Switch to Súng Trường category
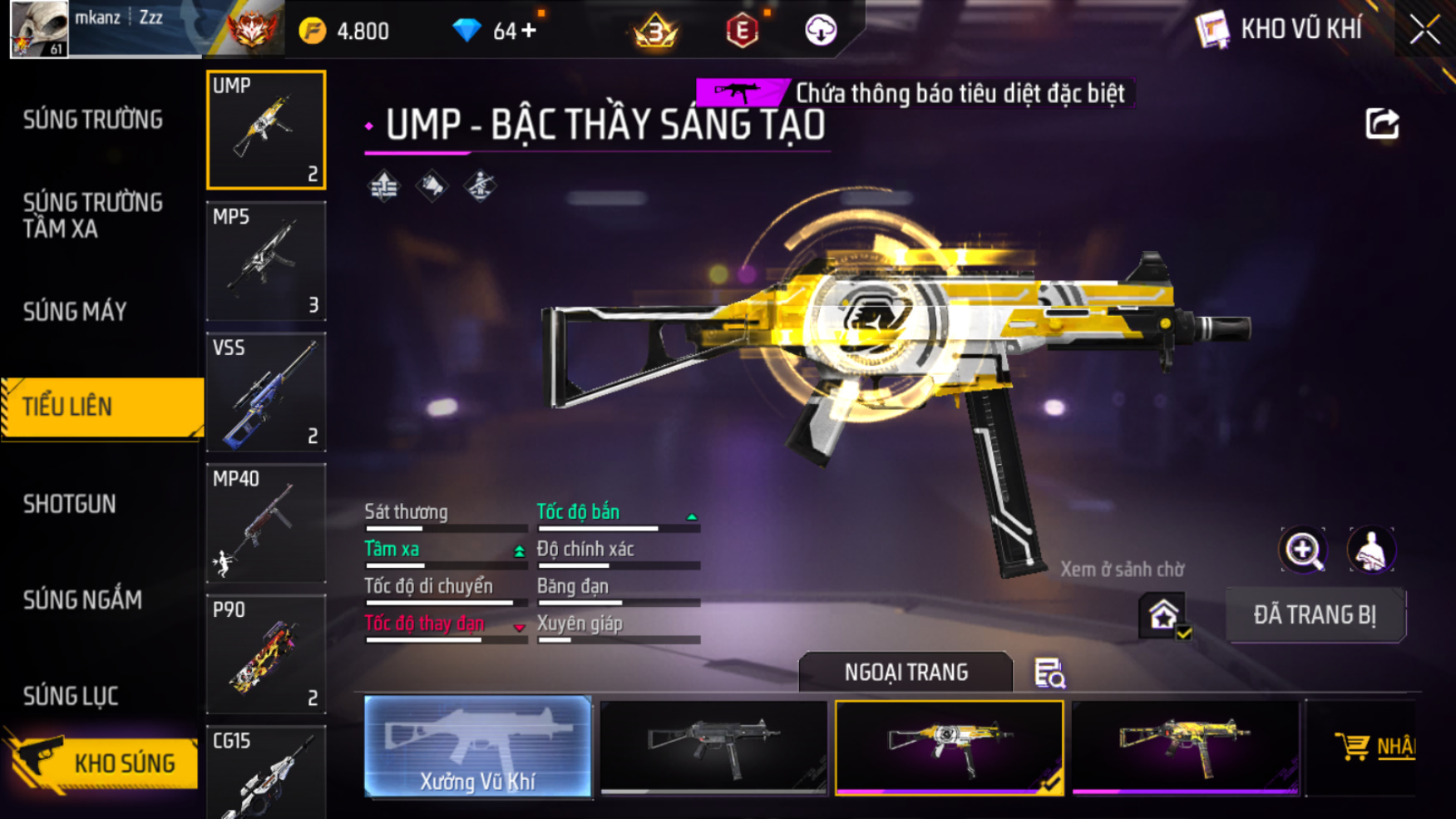Image resolution: width=1456 pixels, height=819 pixels. coord(93,120)
